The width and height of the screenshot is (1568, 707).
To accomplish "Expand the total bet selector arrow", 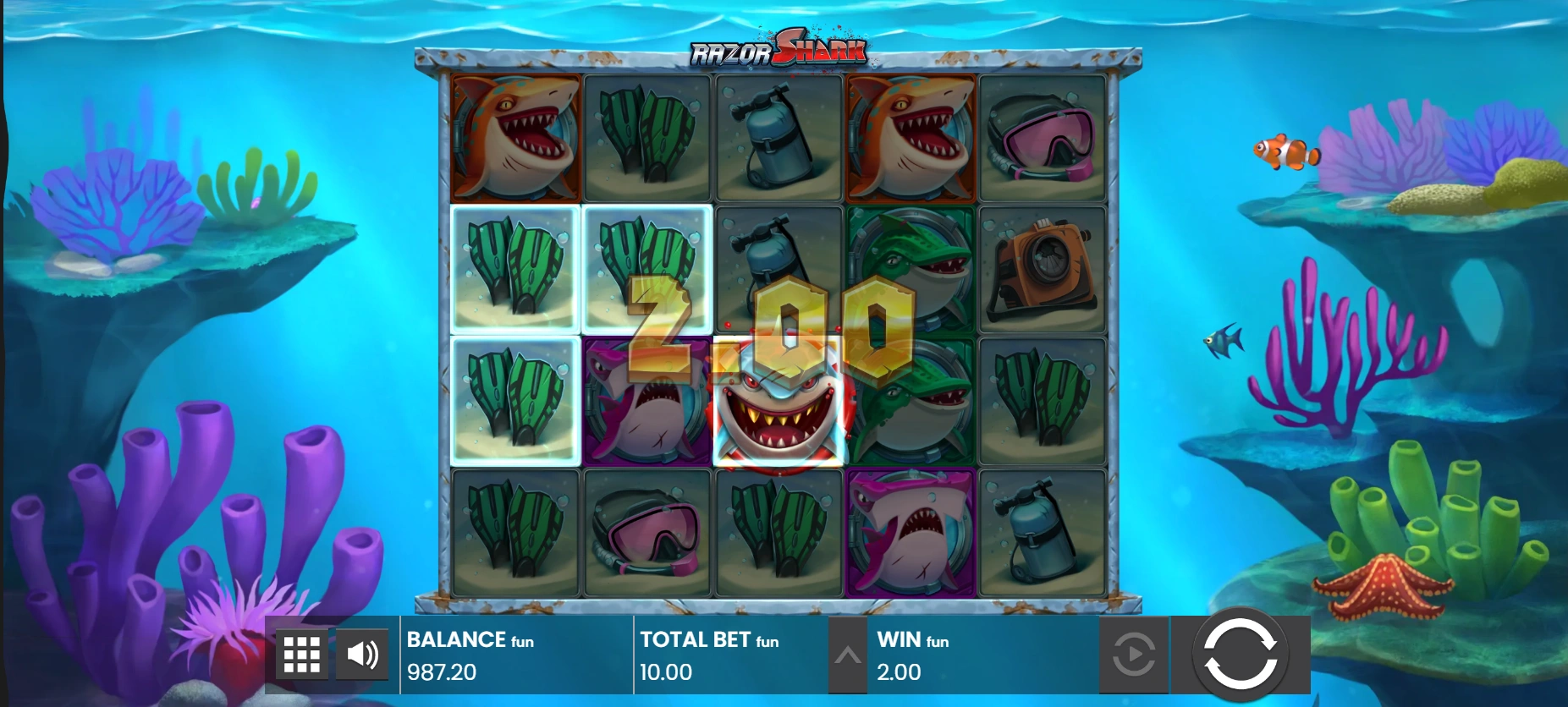I will pyautogui.click(x=847, y=655).
